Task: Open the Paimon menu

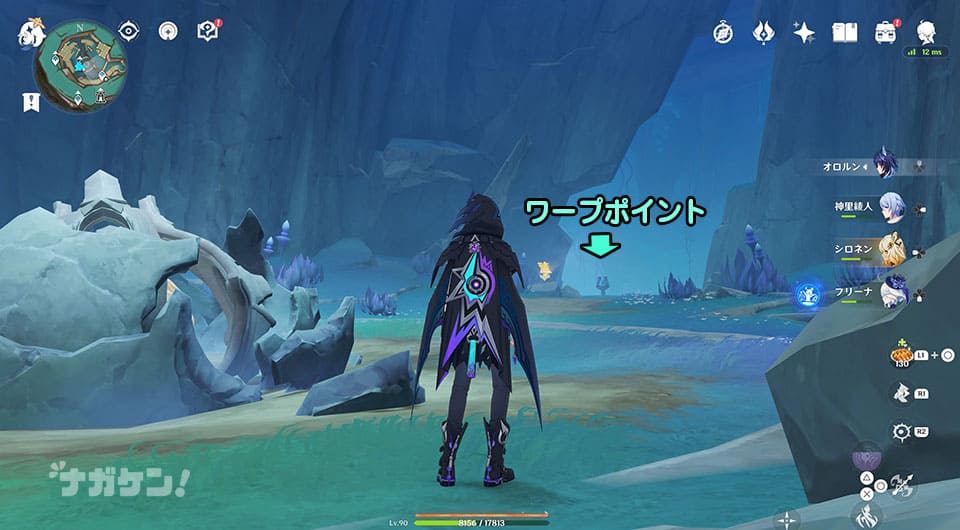Action: (28, 34)
